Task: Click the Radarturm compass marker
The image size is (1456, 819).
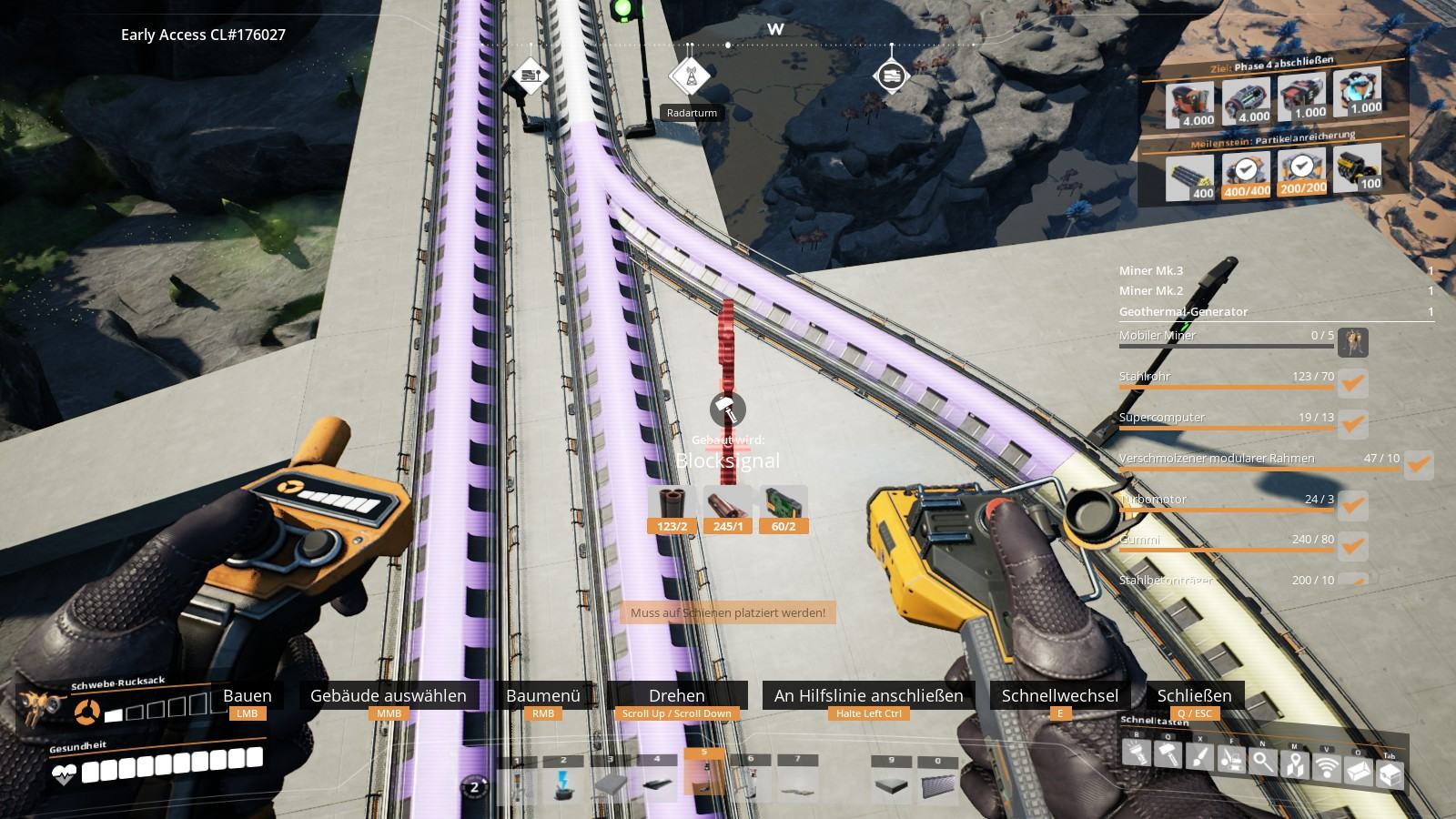Action: point(691,77)
